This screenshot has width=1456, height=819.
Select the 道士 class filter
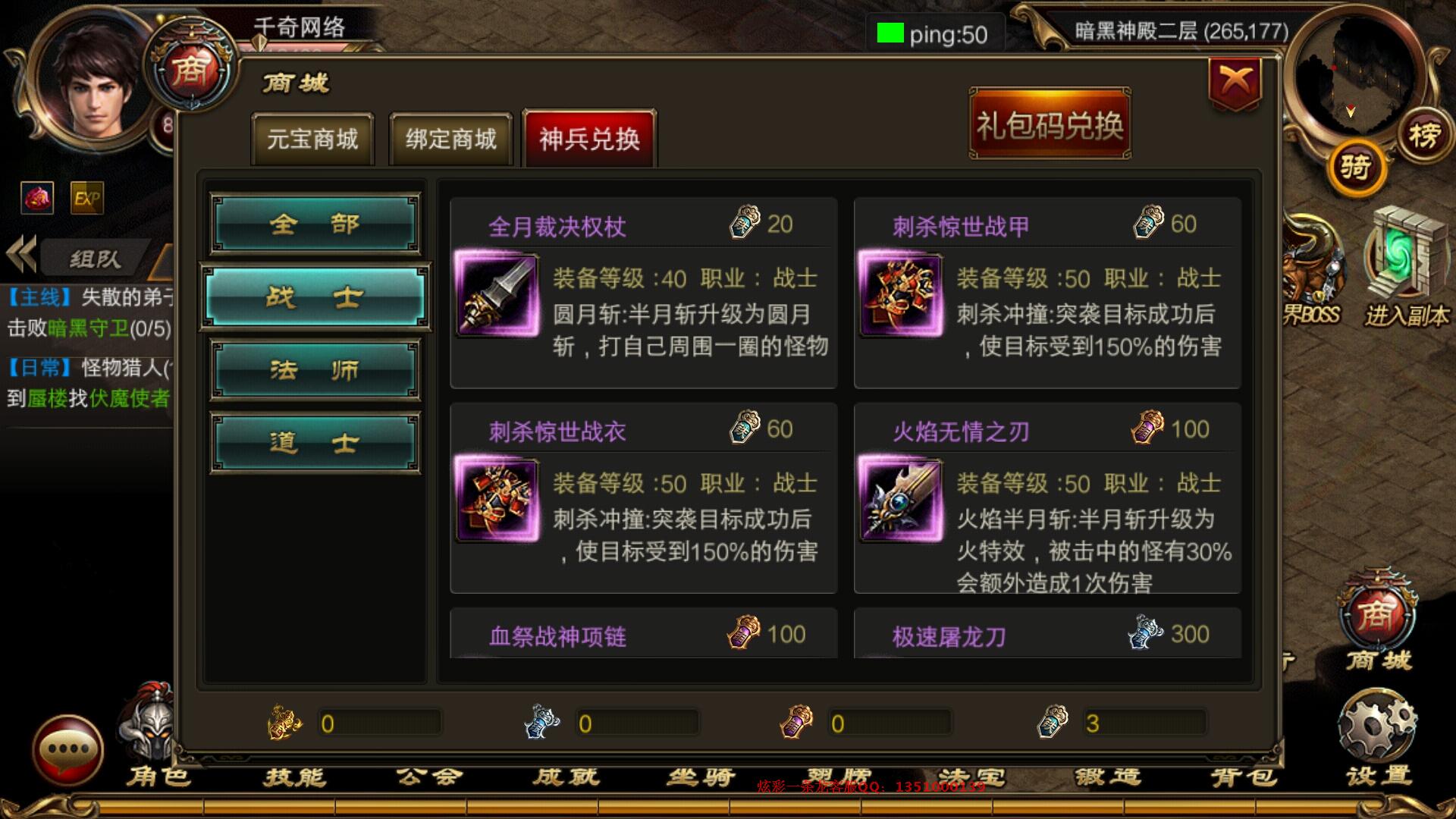click(x=315, y=442)
